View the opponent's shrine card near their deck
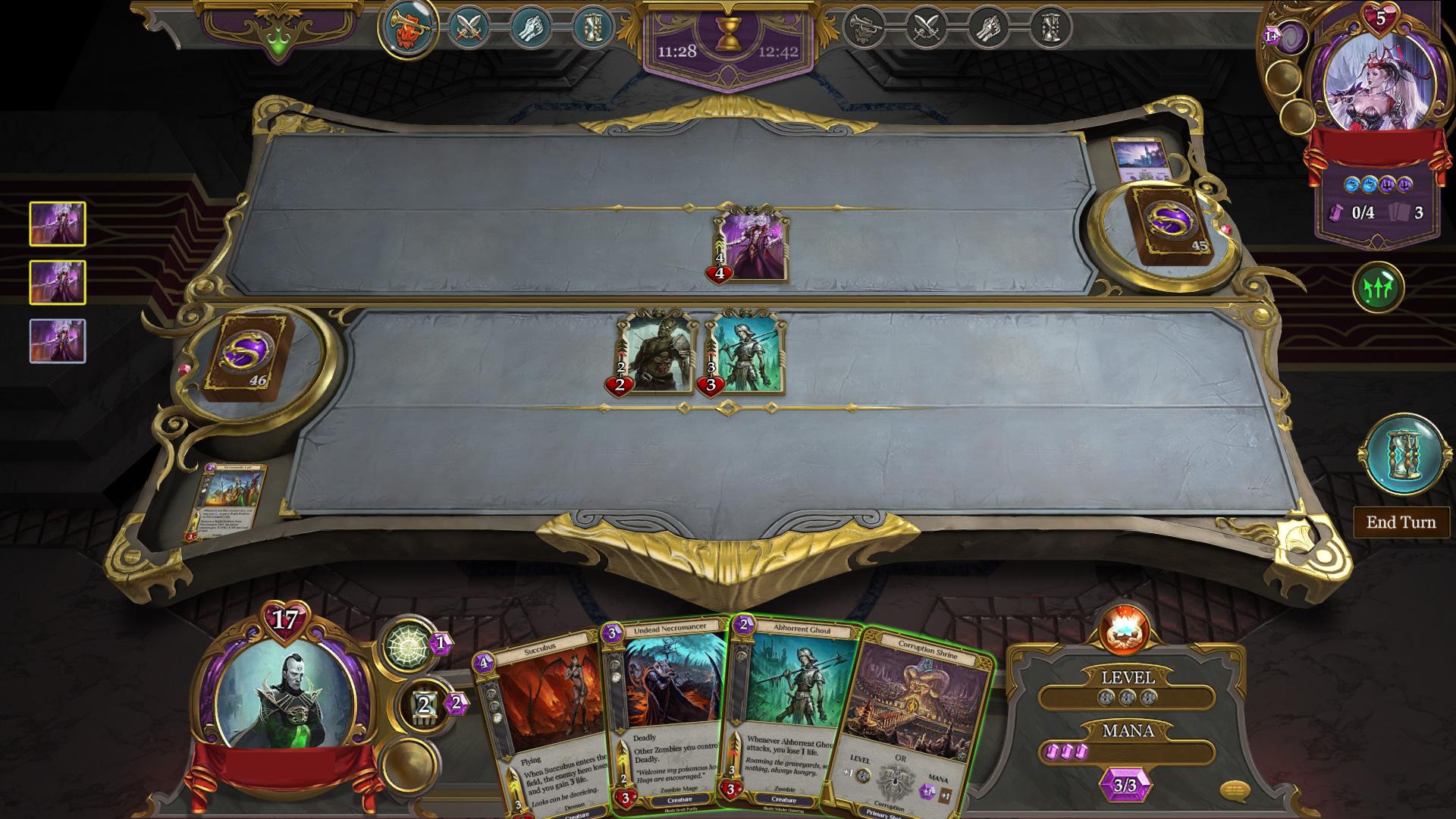1456x819 pixels. [x=1137, y=160]
